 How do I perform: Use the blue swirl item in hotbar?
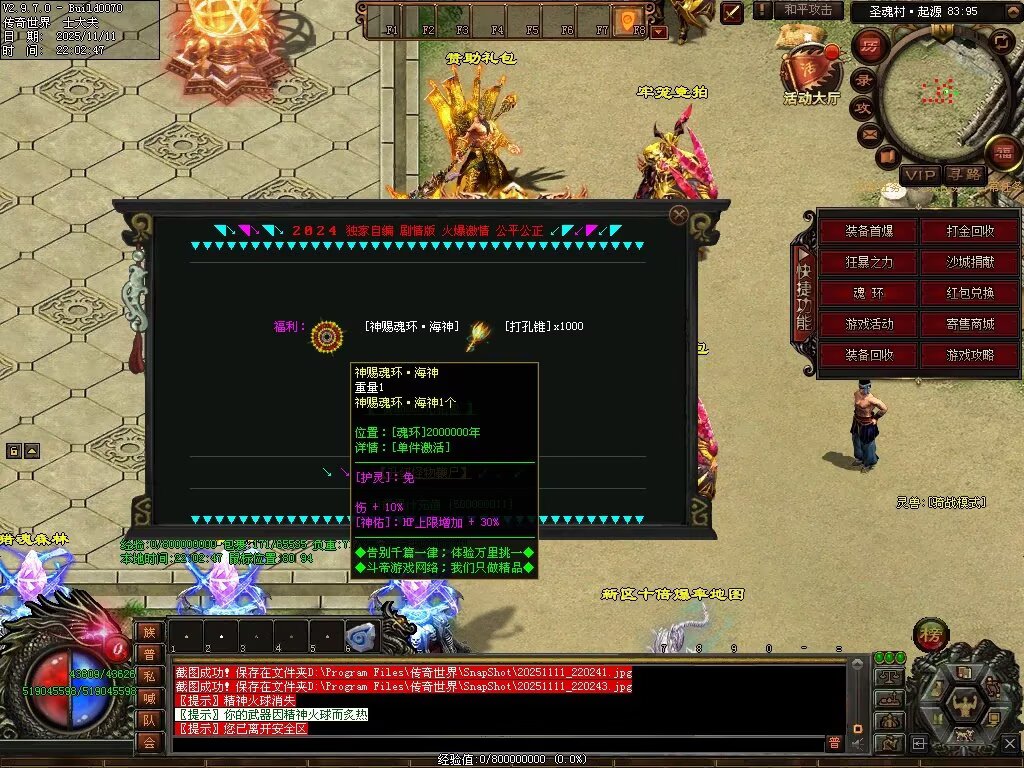click(360, 635)
